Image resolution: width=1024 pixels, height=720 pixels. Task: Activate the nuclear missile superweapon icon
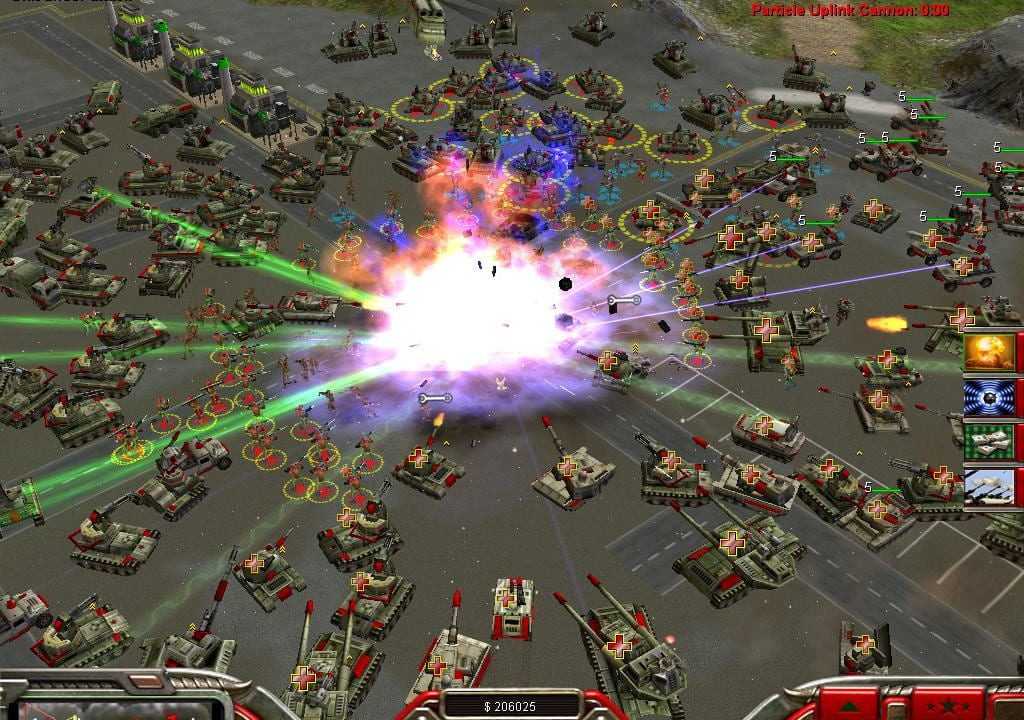989,352
